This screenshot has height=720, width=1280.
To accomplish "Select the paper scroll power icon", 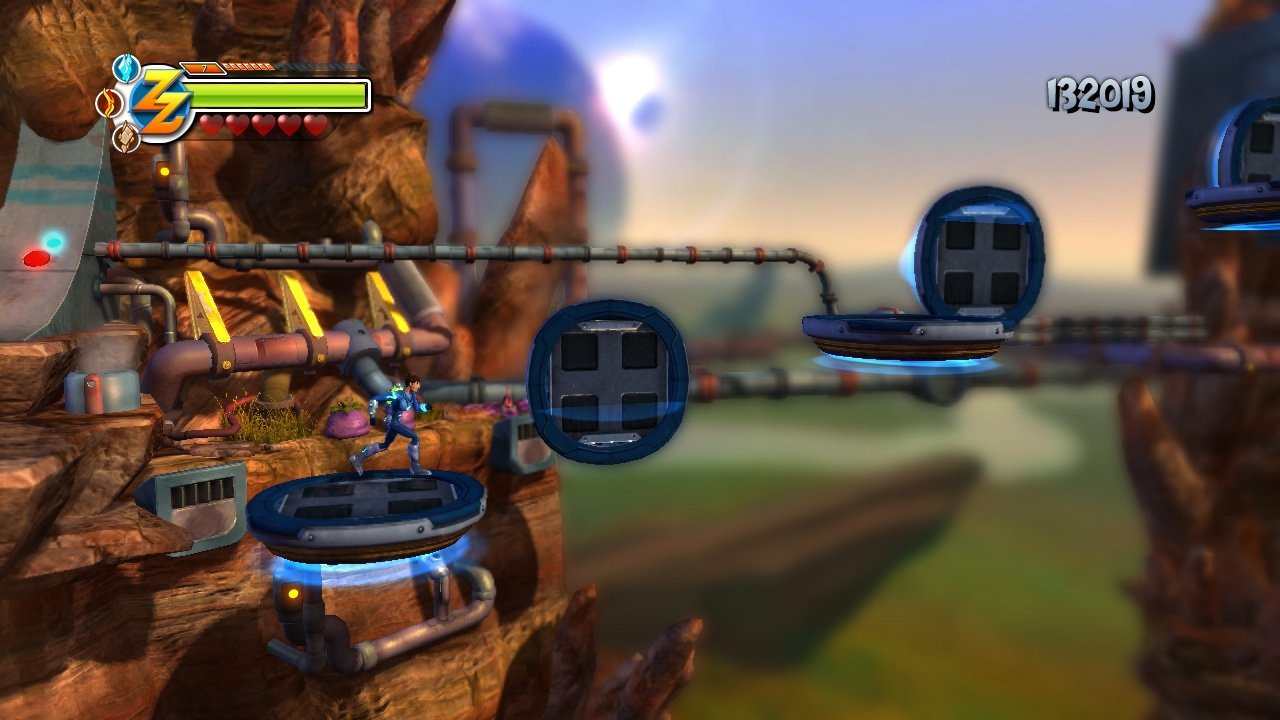I will (x=124, y=135).
